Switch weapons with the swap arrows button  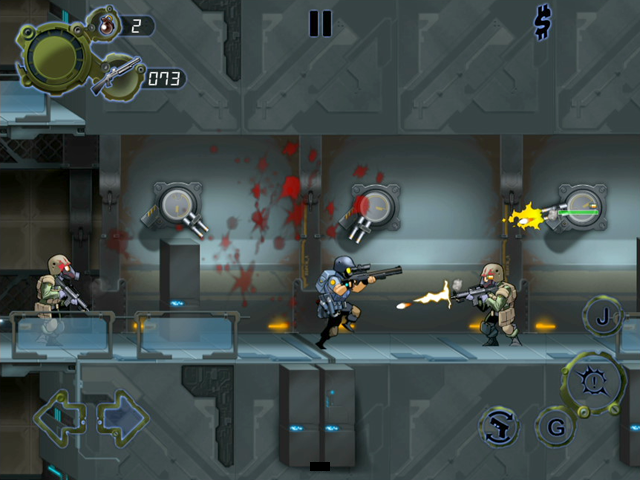[498, 427]
